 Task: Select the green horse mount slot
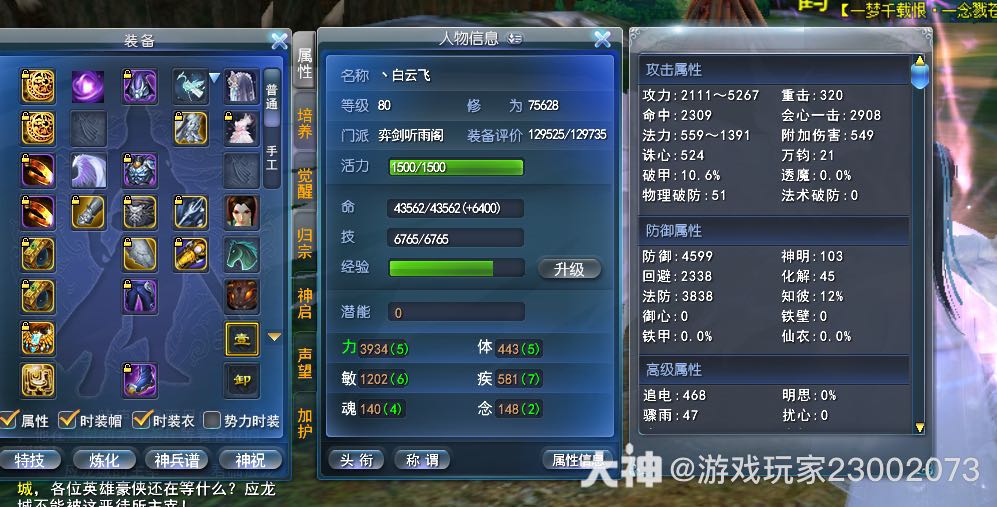(x=240, y=254)
